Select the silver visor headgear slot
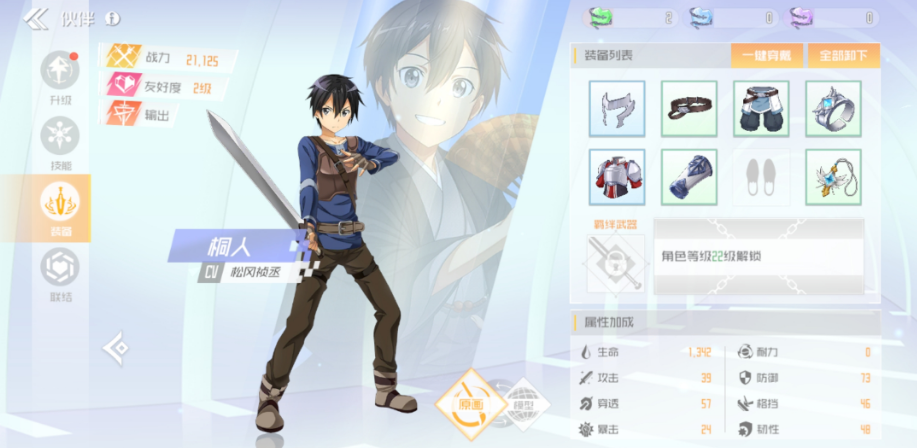 click(x=617, y=109)
